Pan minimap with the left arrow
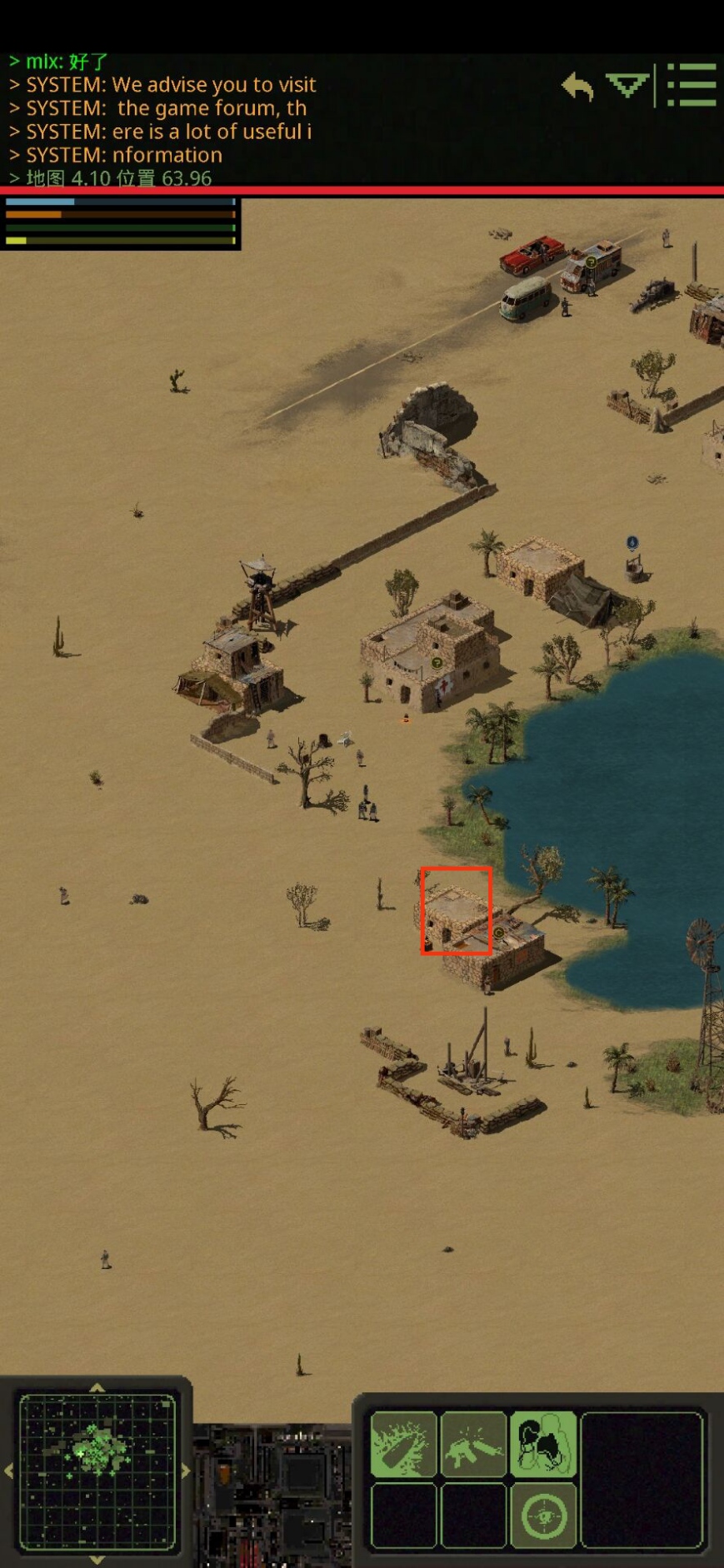 (9, 1471)
